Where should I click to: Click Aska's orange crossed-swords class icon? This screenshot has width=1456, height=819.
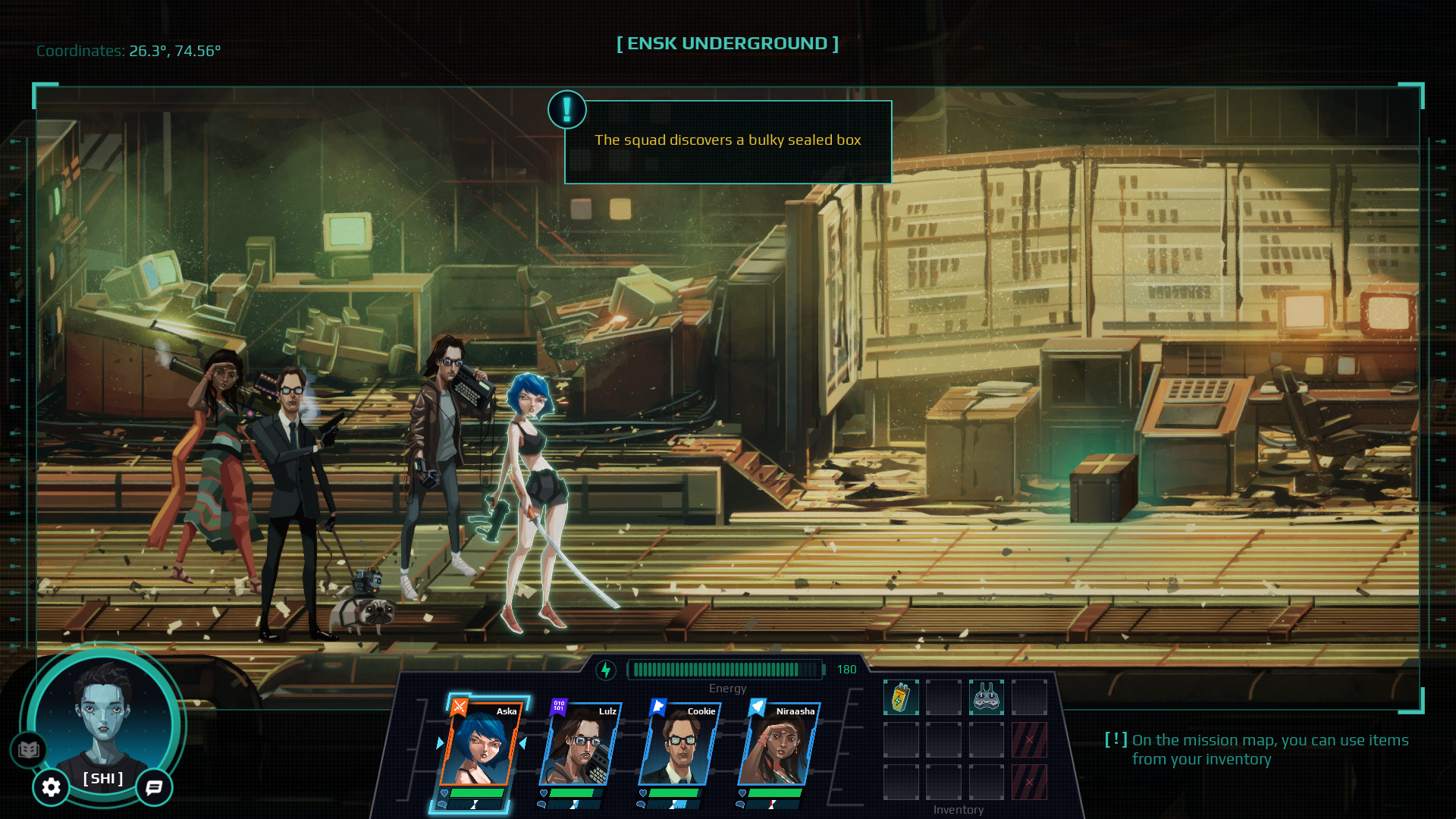(461, 708)
